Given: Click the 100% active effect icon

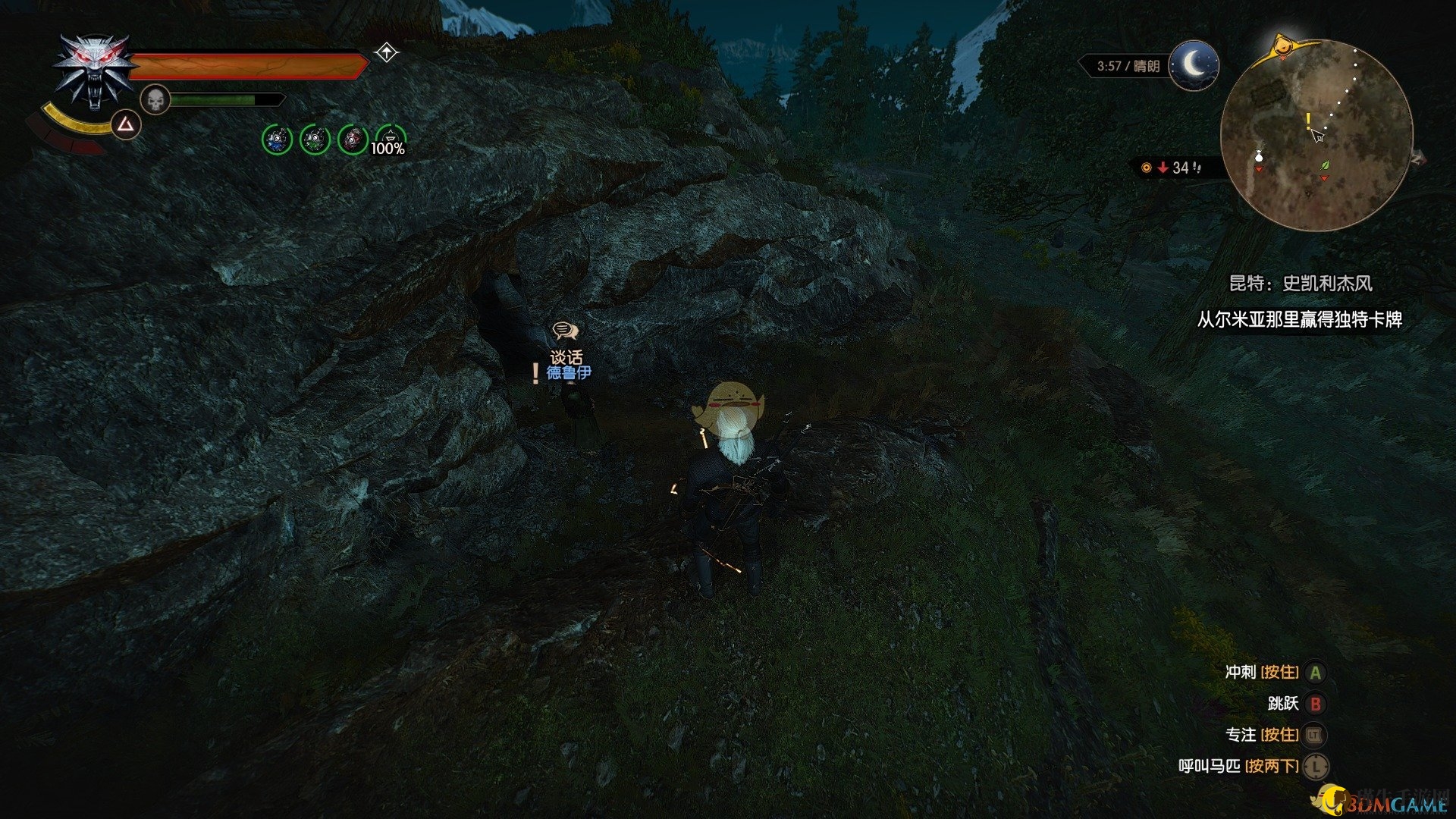Looking at the screenshot, I should [x=390, y=140].
